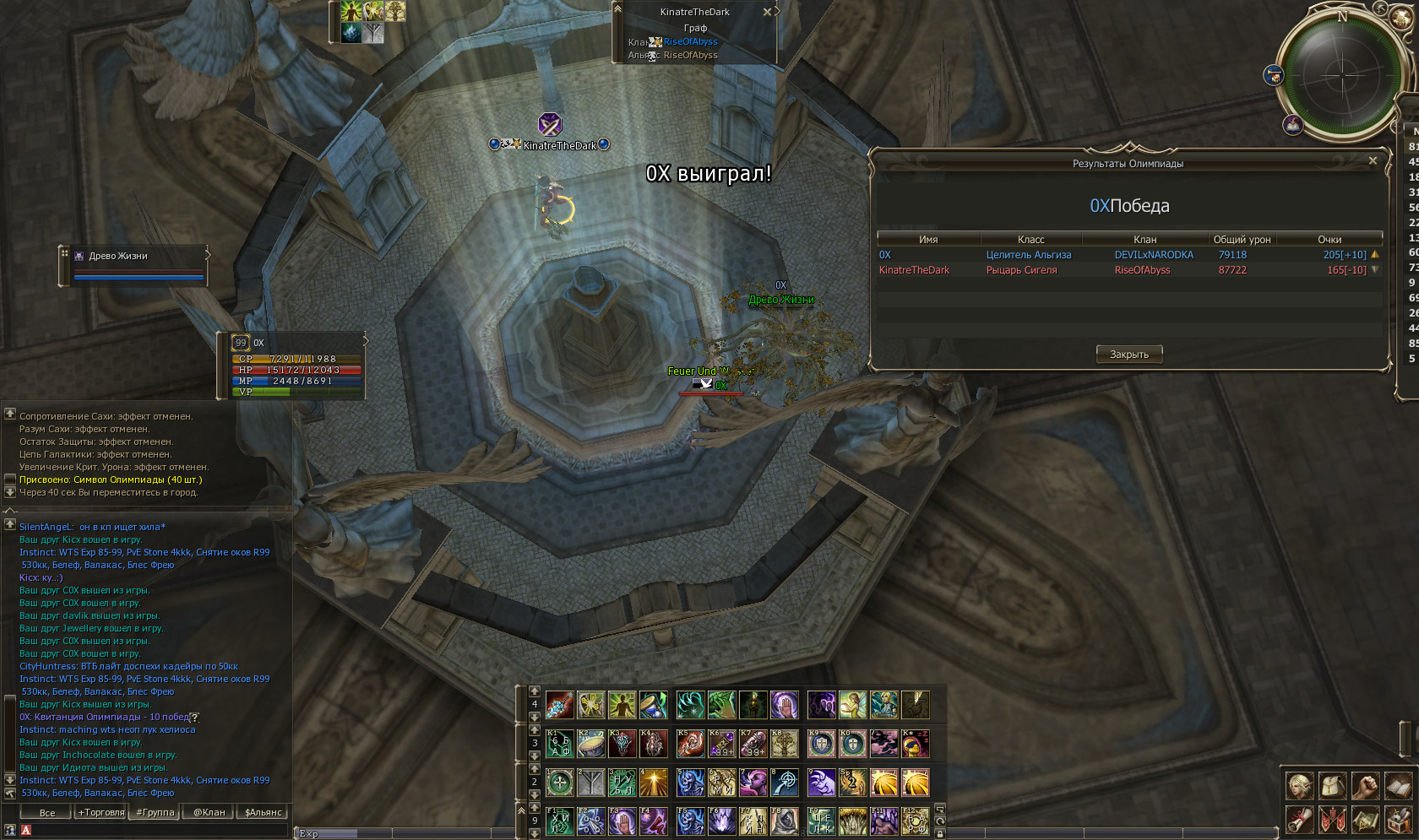
Task: Switch to the +Торговля chat tab
Action: (101, 813)
